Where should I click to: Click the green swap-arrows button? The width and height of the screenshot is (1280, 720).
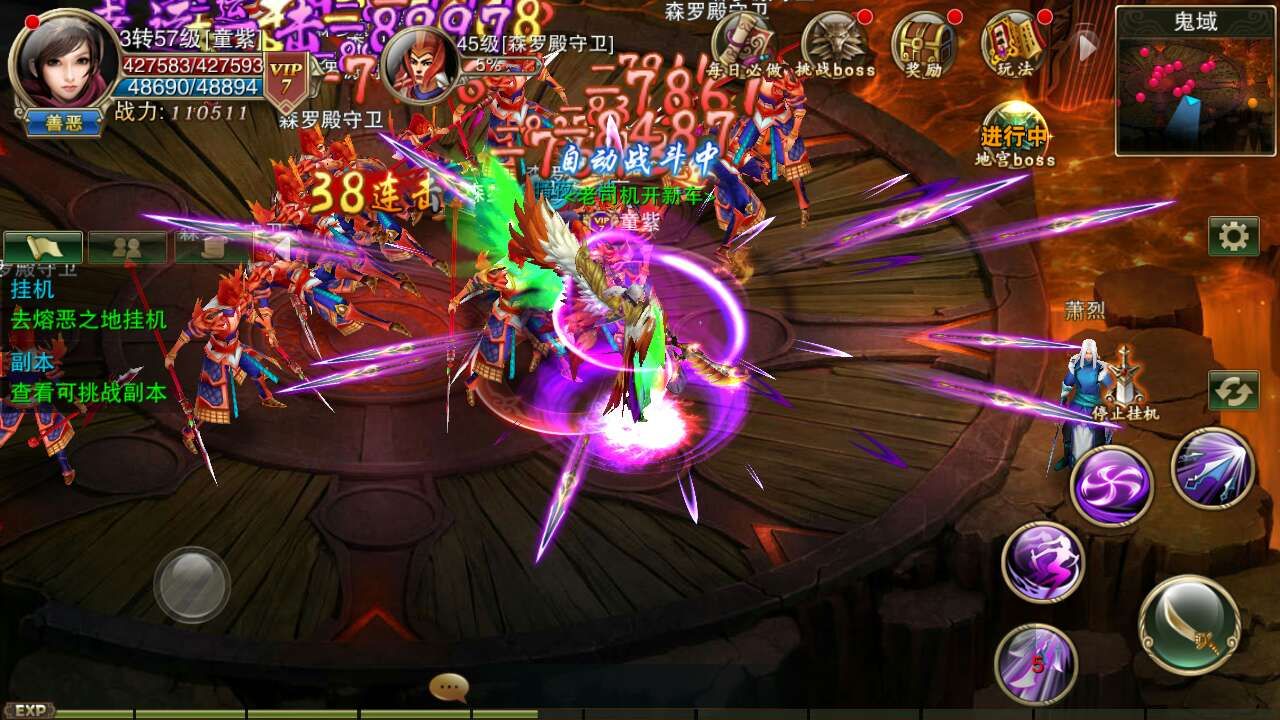1233,391
